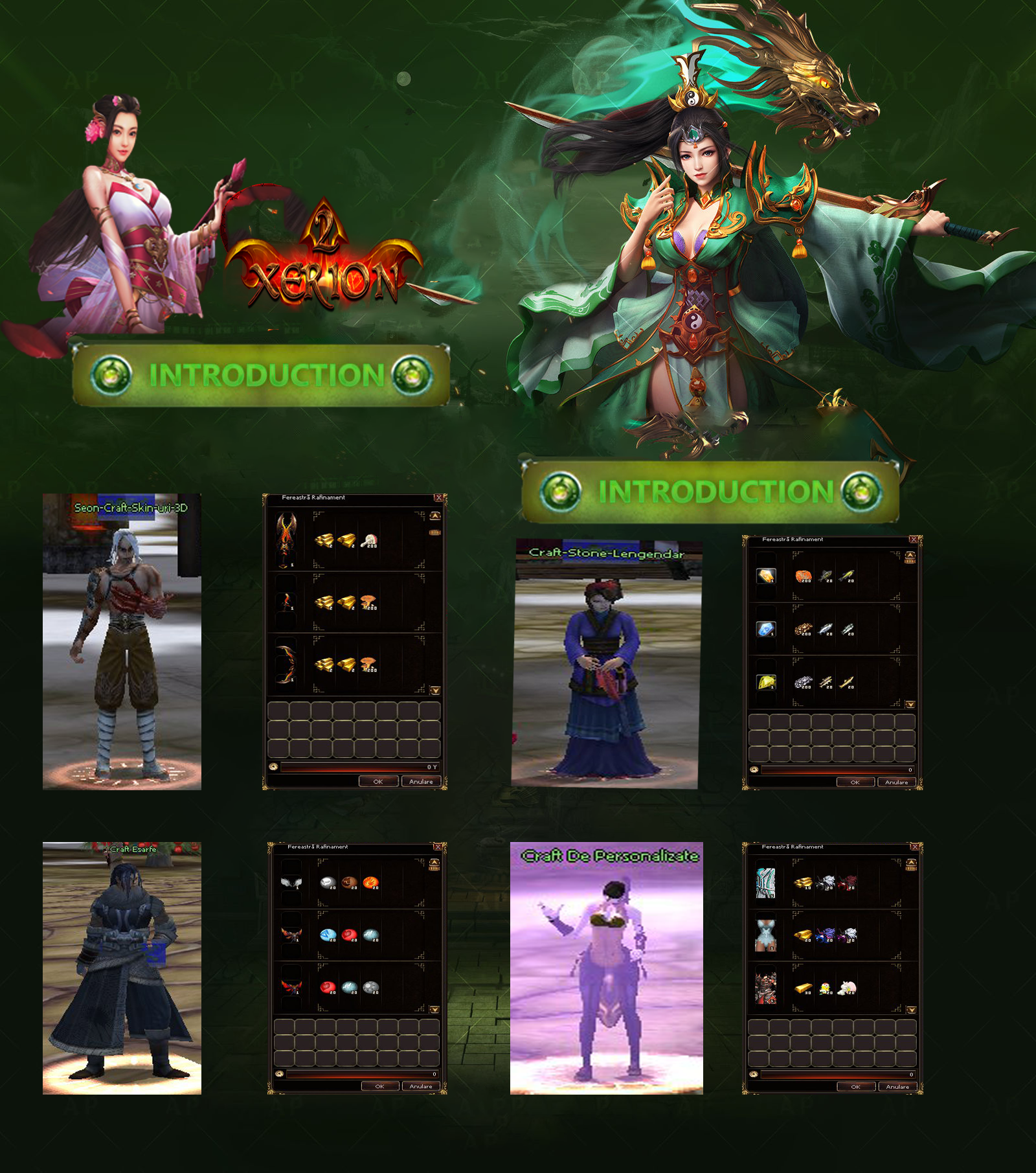Select the mushroom ingredient icon
1036x1173 pixels.
point(368,602)
